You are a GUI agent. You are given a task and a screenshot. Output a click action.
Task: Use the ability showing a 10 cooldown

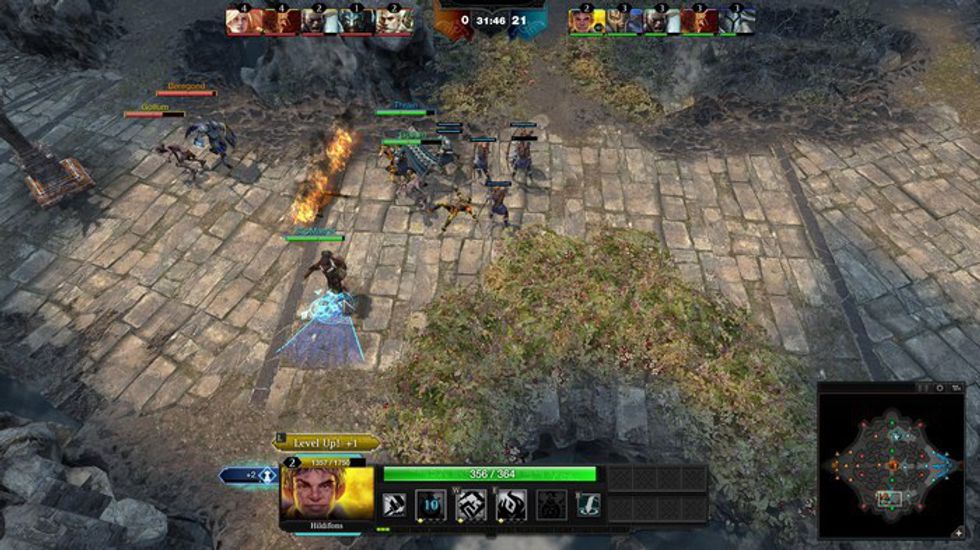429,504
